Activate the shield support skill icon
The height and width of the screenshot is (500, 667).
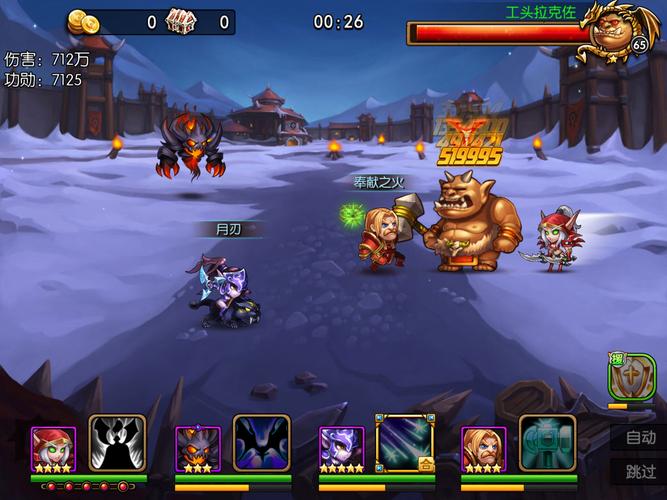(x=621, y=376)
